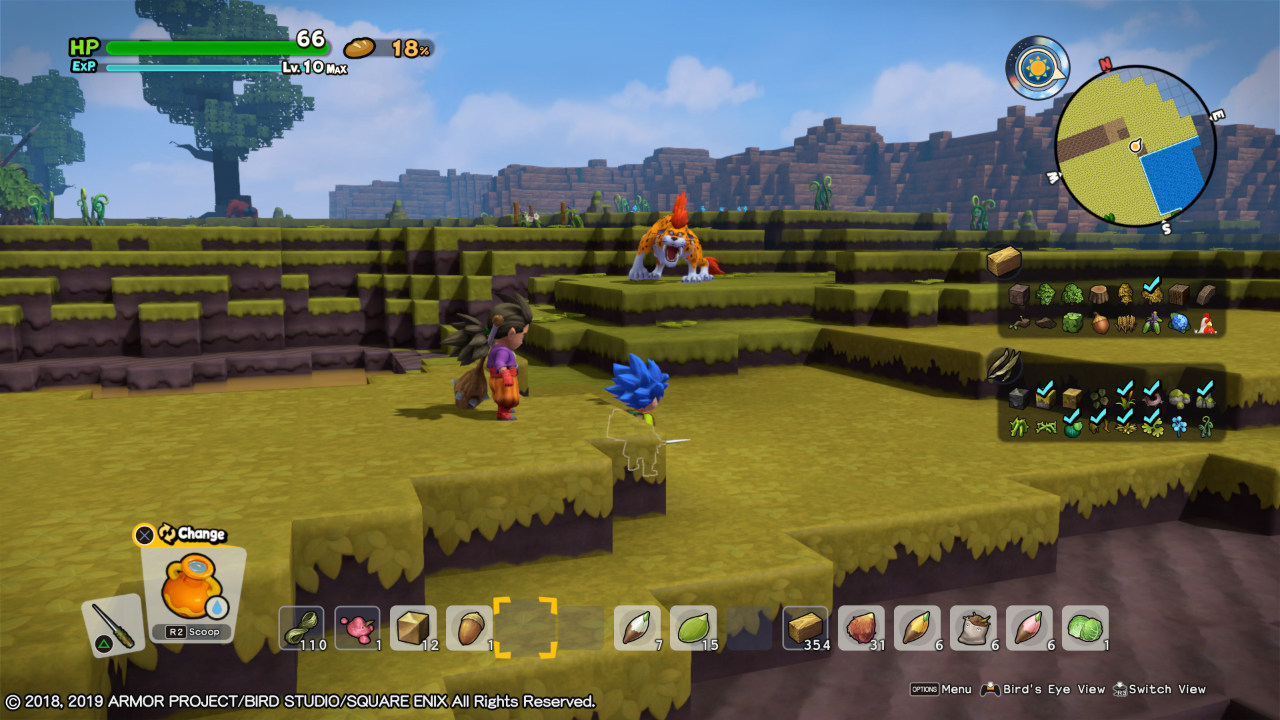This screenshot has width=1280, height=720.
Task: Select the seed sack hotbar slot
Action: coord(973,628)
